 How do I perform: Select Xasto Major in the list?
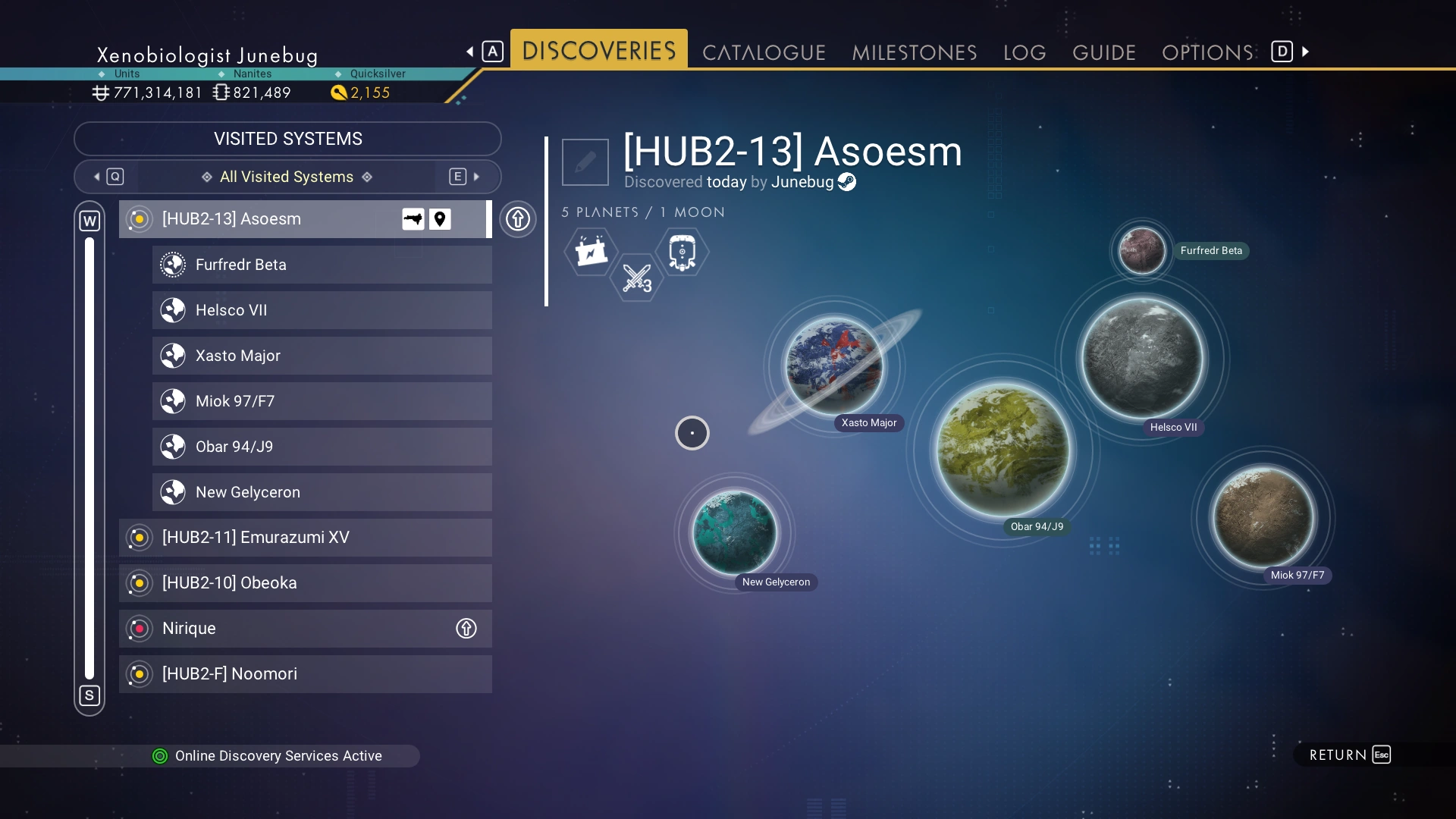click(x=322, y=356)
